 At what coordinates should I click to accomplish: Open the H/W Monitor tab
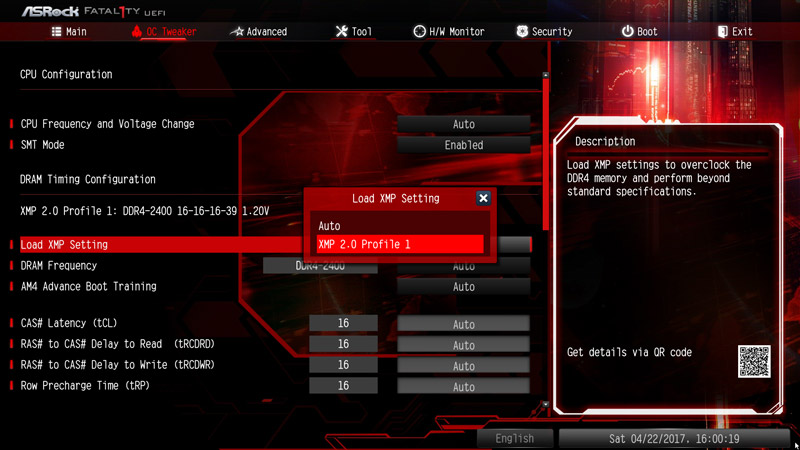click(x=448, y=32)
